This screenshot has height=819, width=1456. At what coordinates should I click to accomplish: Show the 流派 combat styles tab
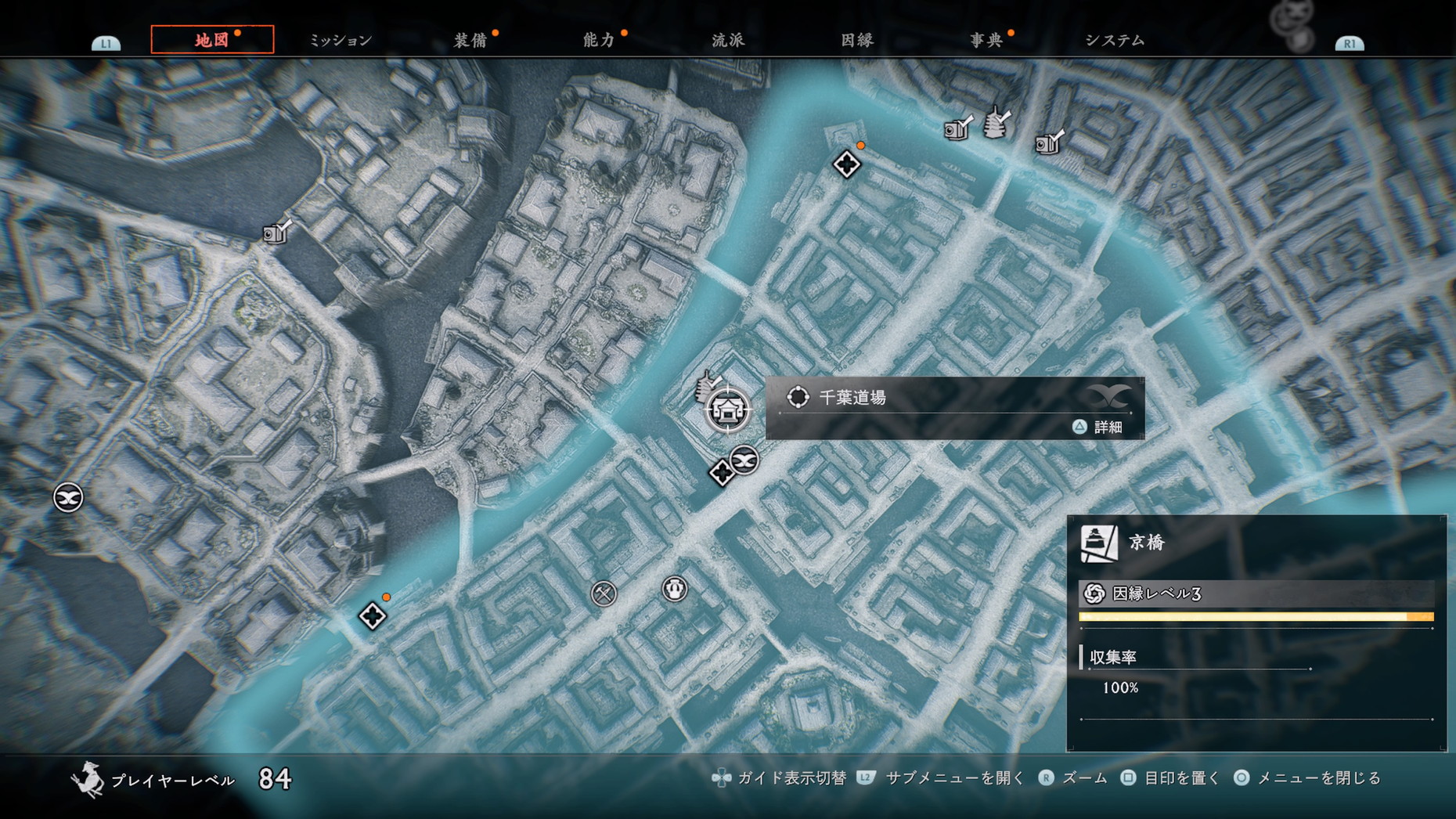point(728,40)
